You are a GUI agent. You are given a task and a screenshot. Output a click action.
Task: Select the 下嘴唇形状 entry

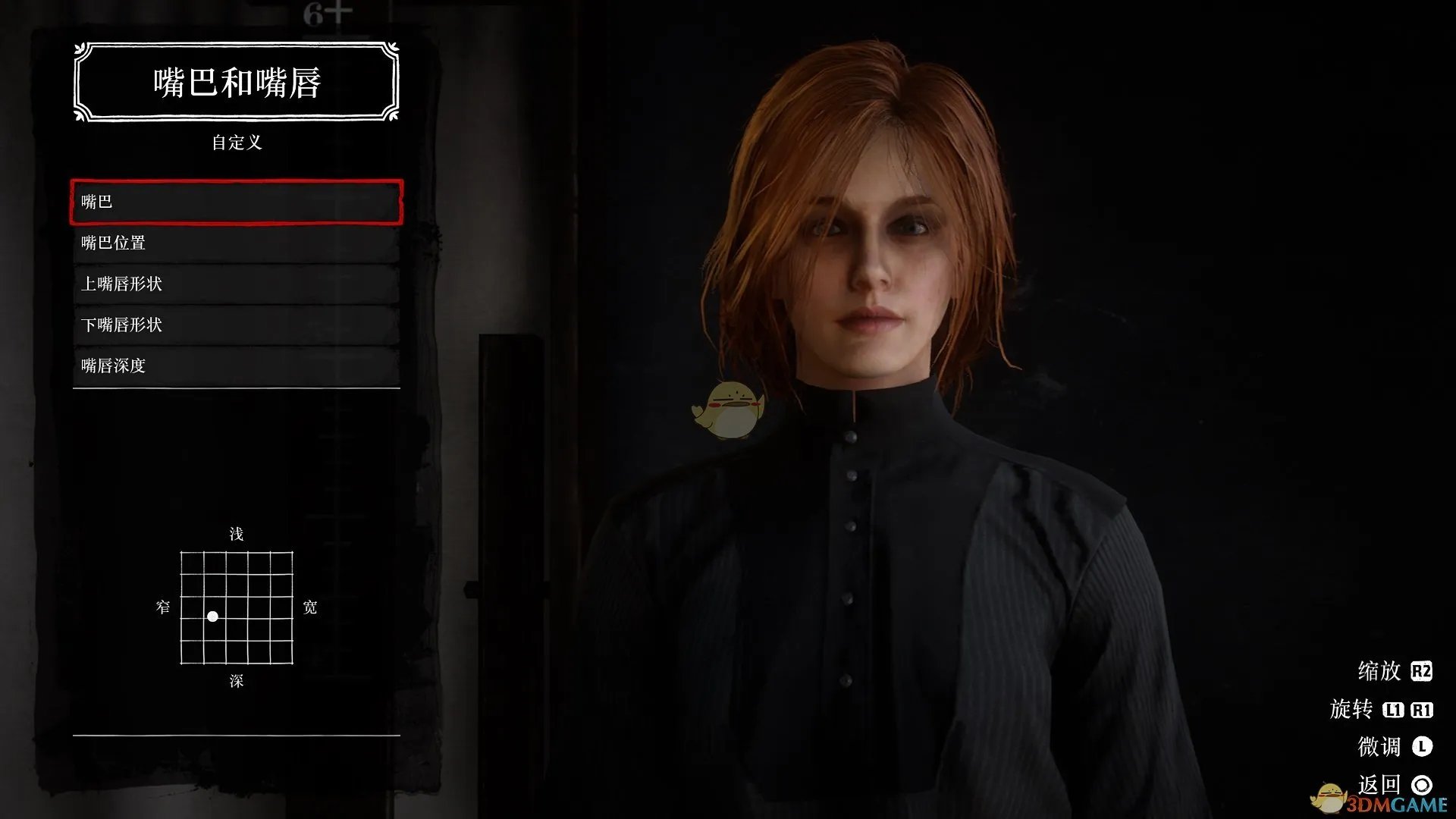click(x=236, y=325)
